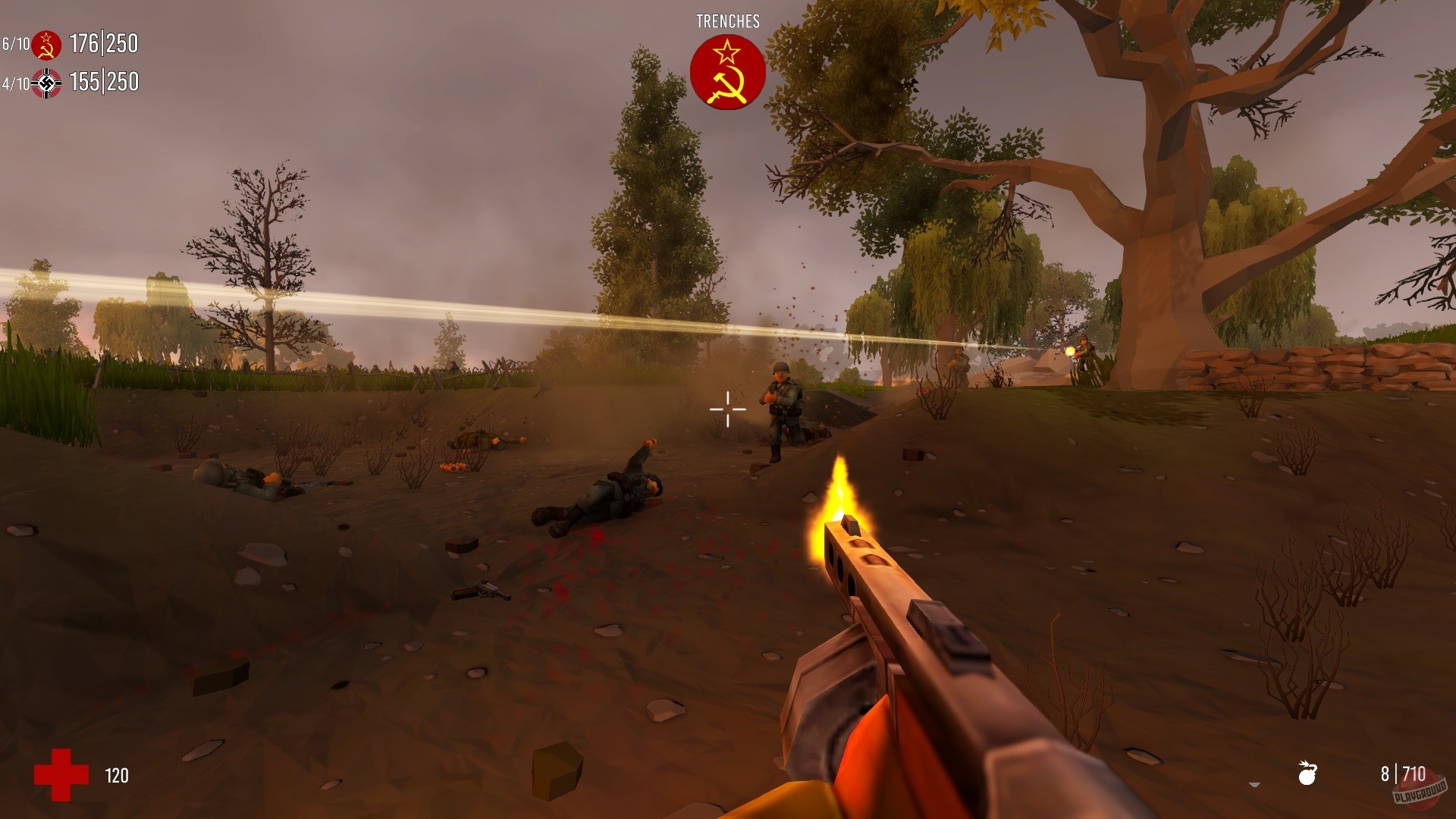
Task: Select the TRENCHES label at top center
Action: click(x=727, y=20)
